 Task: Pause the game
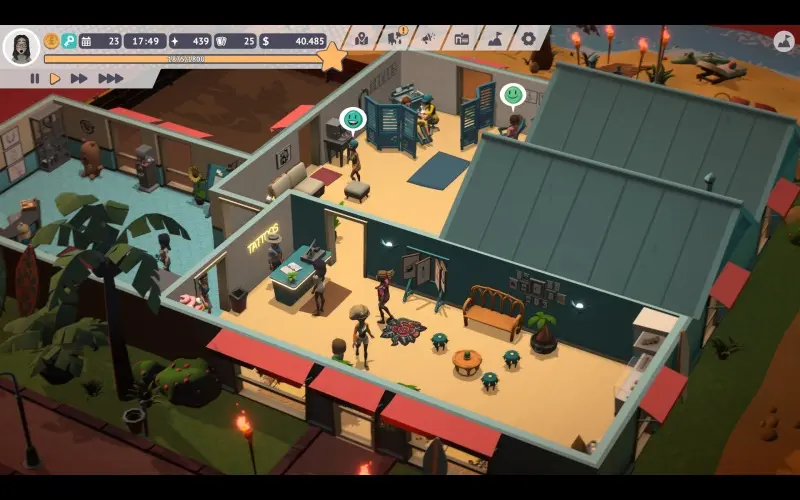click(34, 78)
